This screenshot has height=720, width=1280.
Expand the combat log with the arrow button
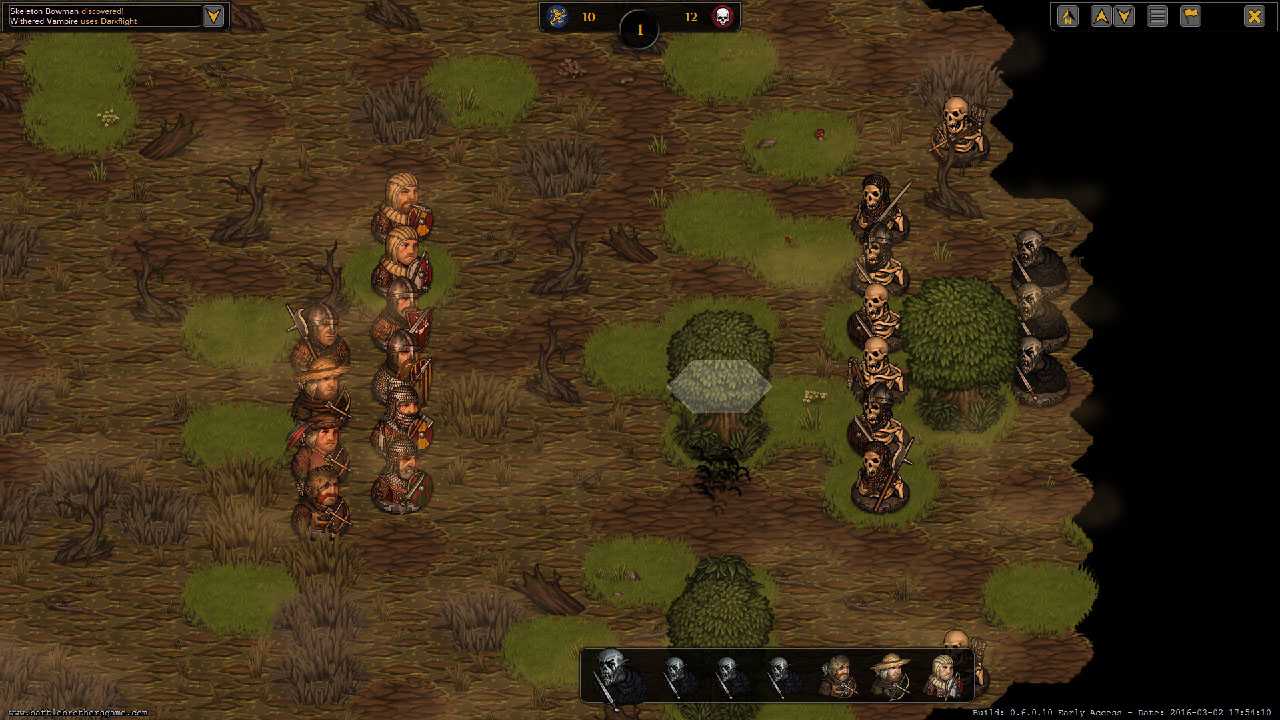pyautogui.click(x=213, y=16)
